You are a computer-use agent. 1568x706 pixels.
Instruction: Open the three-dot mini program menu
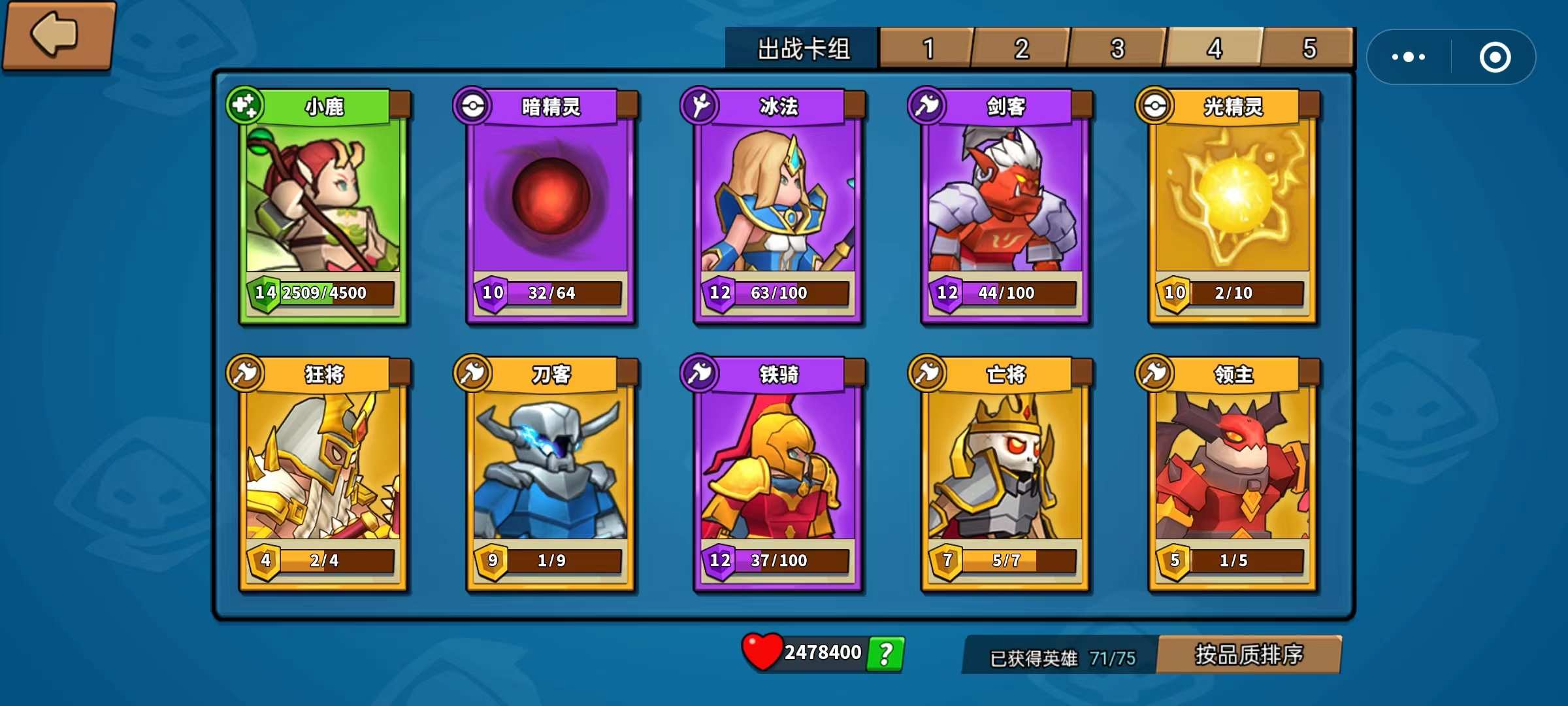tap(1409, 57)
